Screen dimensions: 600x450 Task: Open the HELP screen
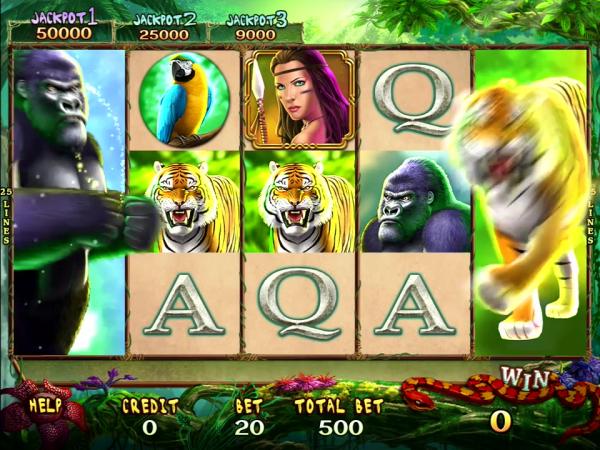point(47,406)
